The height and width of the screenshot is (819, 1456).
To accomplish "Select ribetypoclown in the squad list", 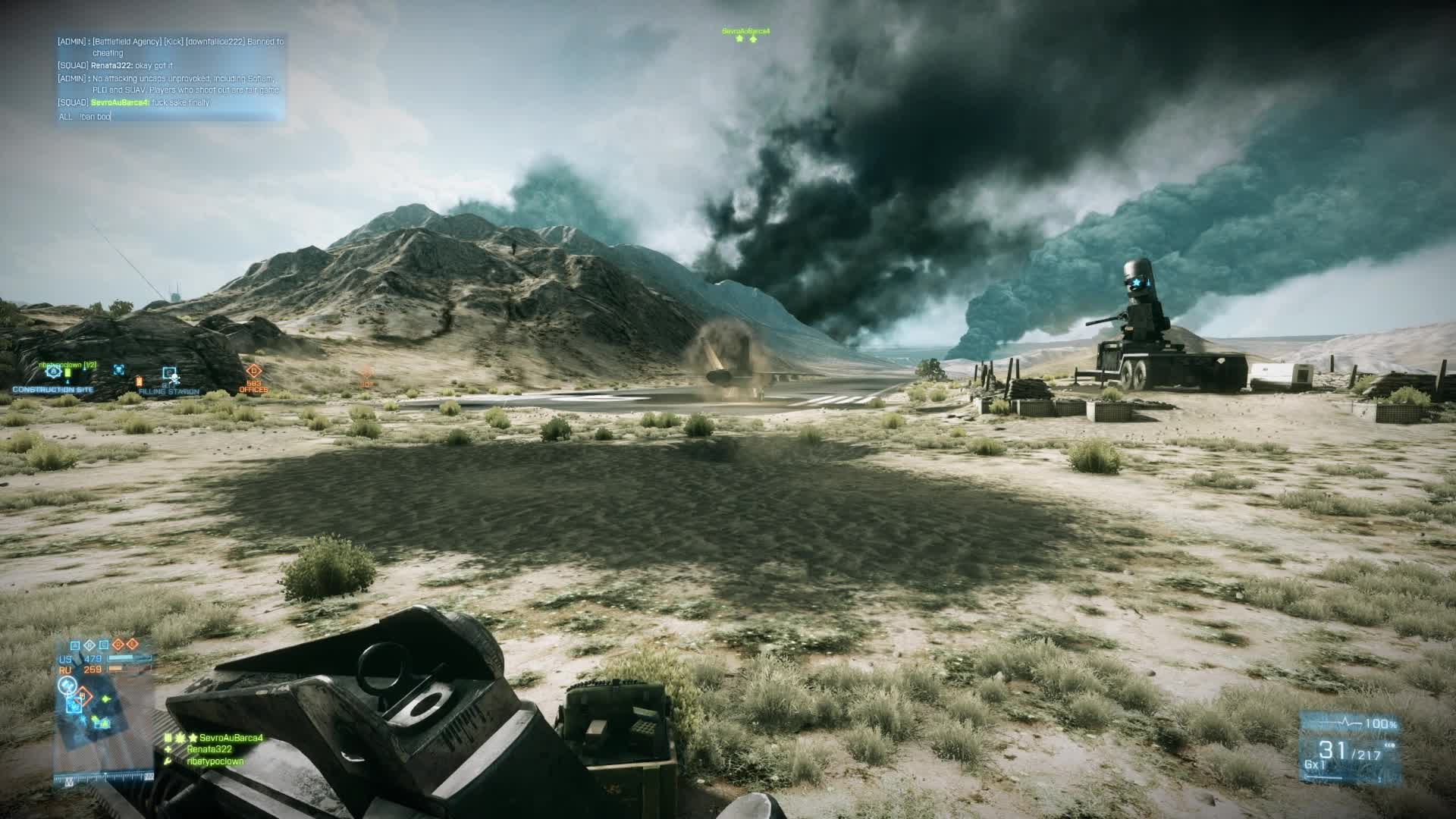I will tap(215, 761).
